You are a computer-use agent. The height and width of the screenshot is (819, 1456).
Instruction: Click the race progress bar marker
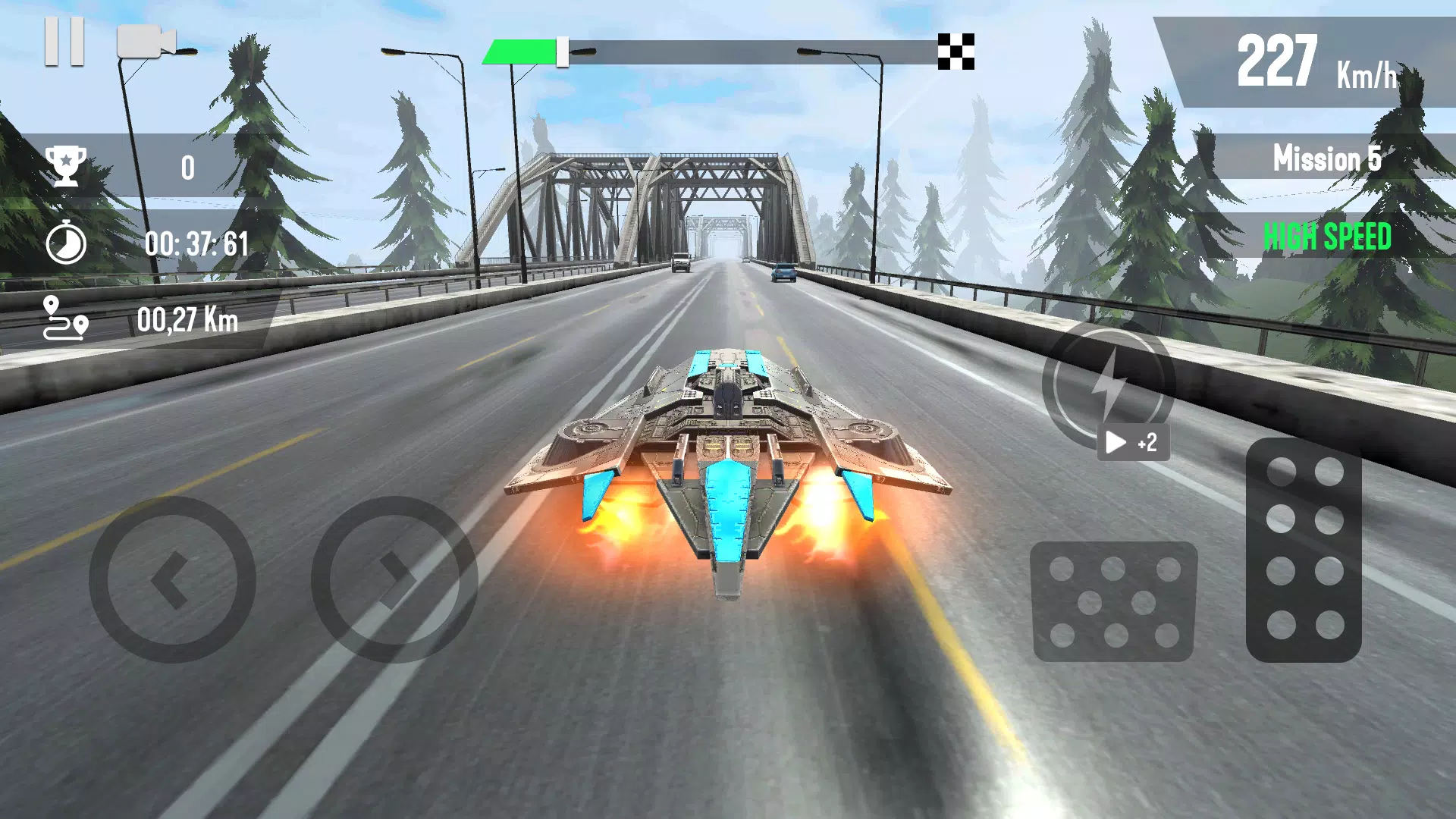pyautogui.click(x=561, y=52)
